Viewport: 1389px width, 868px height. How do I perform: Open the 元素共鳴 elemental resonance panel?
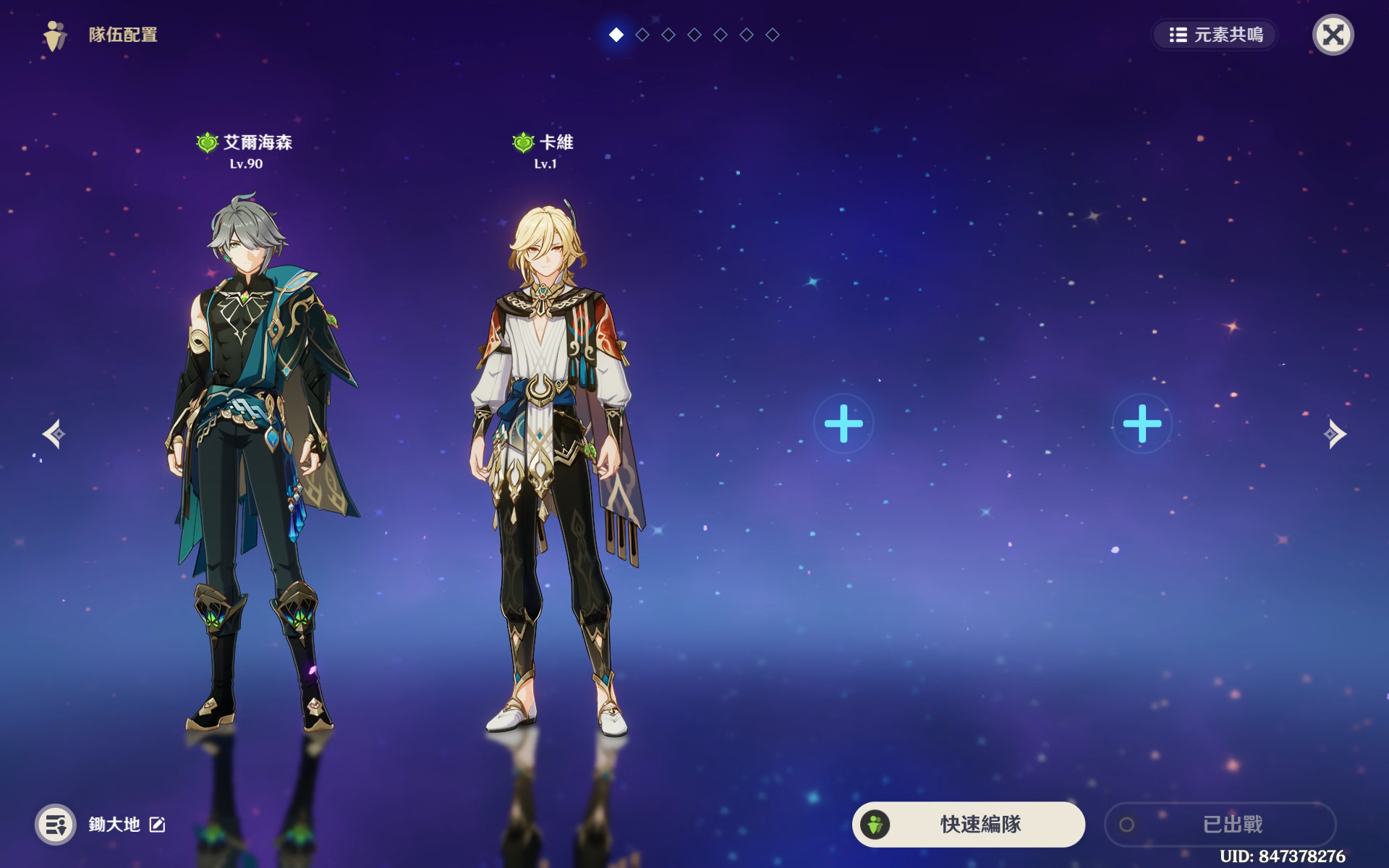[x=1215, y=35]
